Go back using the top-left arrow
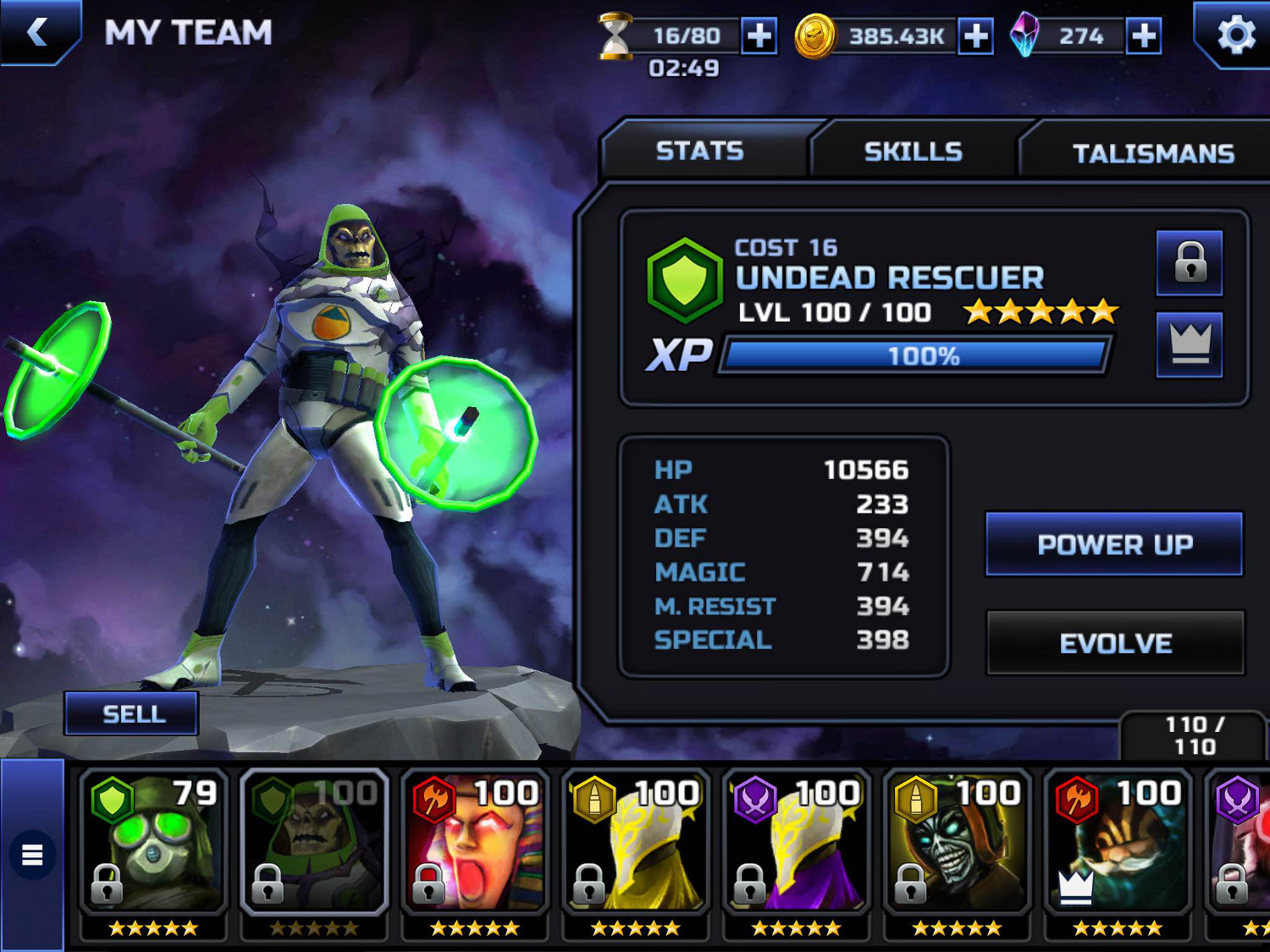The height and width of the screenshot is (952, 1270). click(37, 33)
